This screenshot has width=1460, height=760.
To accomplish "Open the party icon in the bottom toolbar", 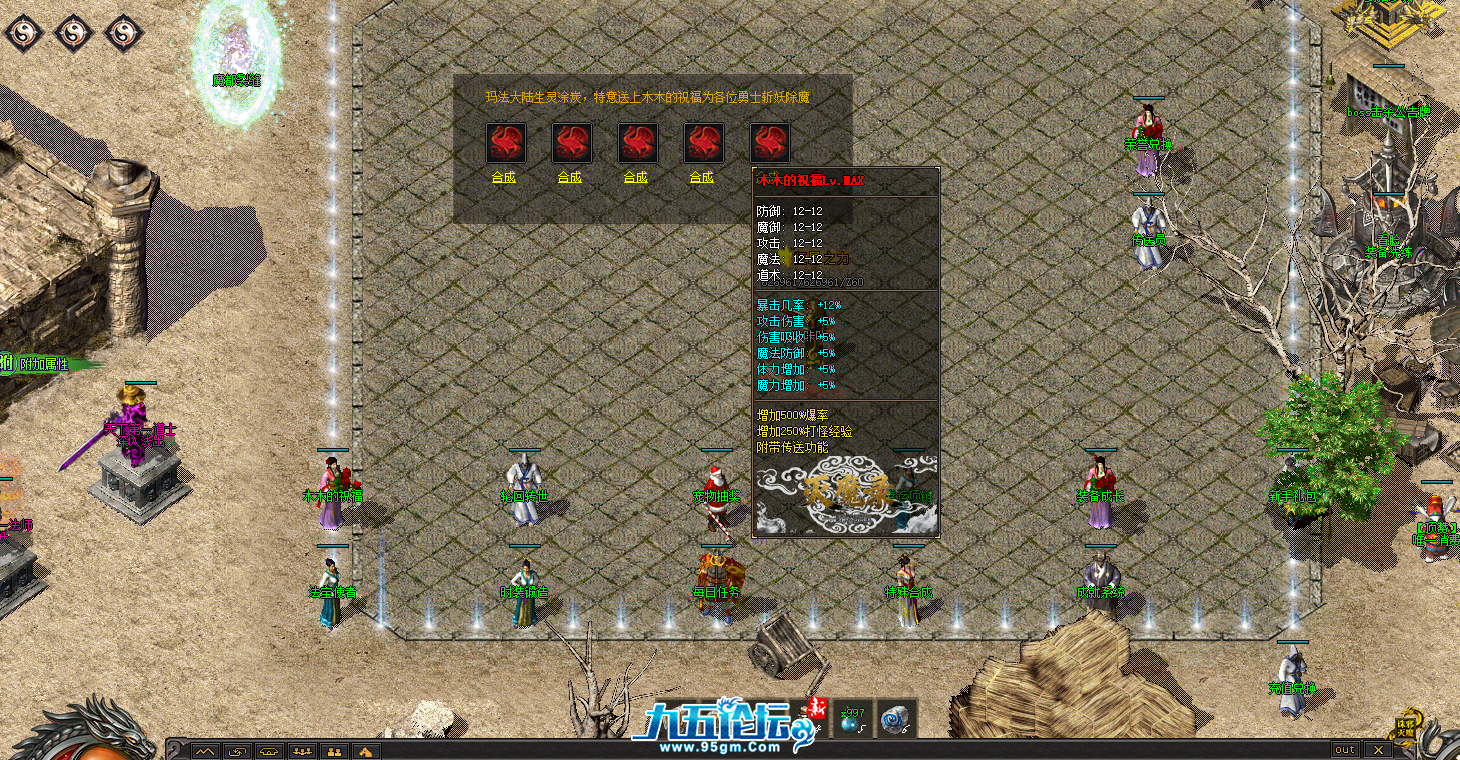I will coord(301,751).
